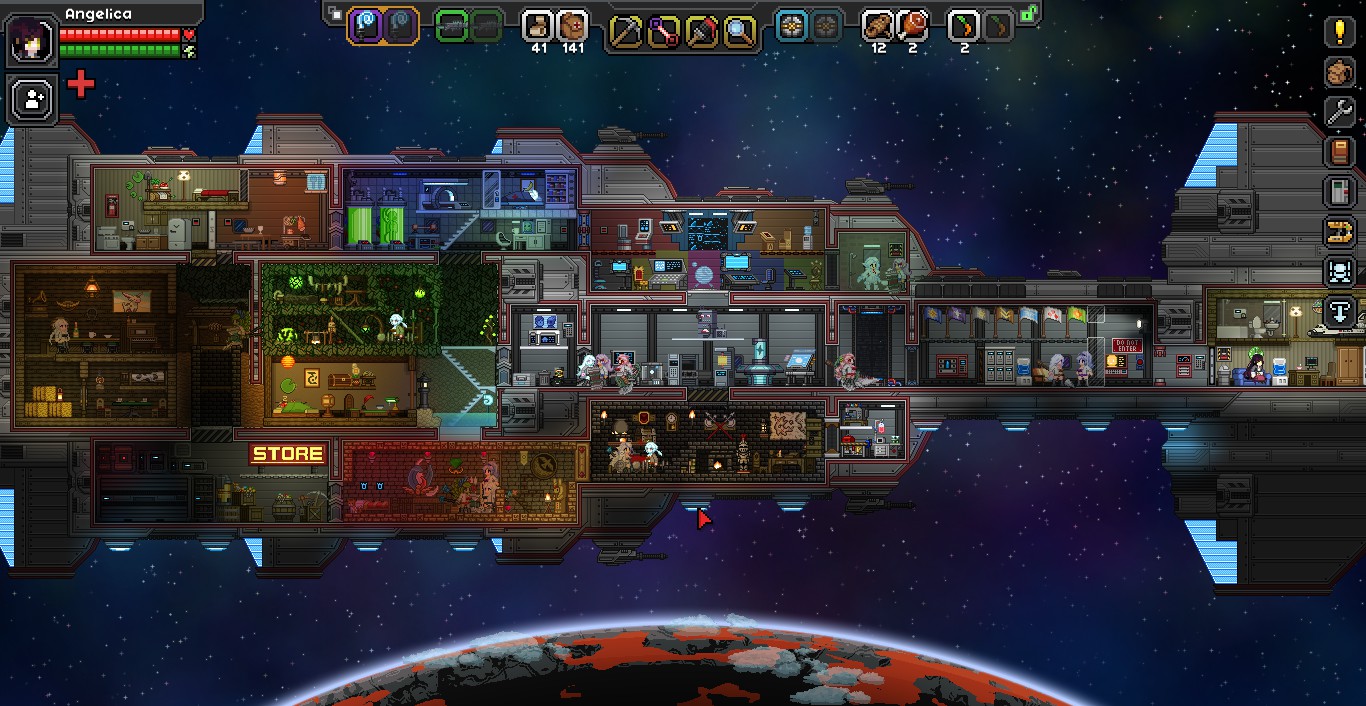Select the cooked meat slot

[x=913, y=26]
